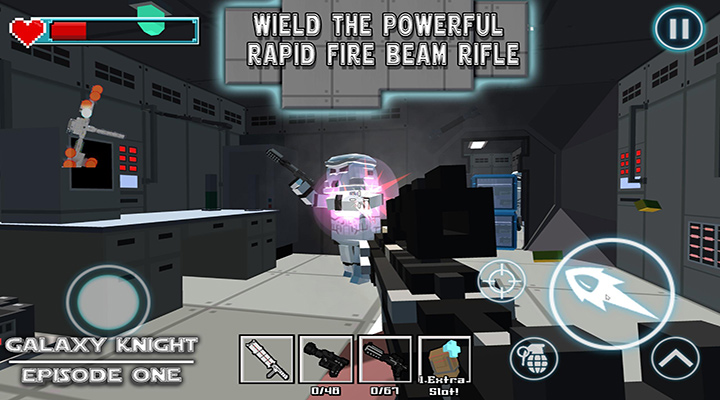Open the Extra Slot crate
720x400 pixels.
444,359
